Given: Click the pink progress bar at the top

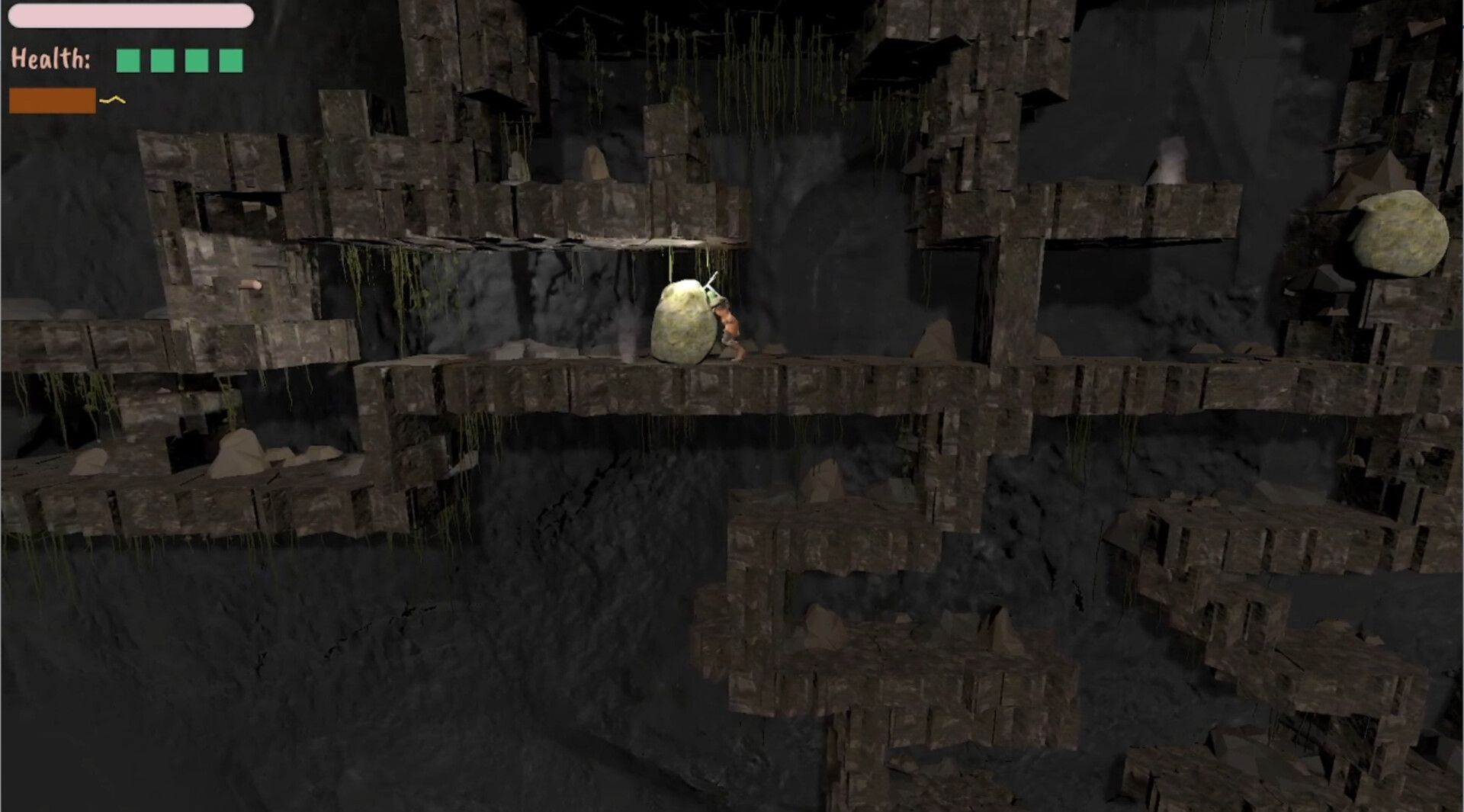Looking at the screenshot, I should point(131,15).
